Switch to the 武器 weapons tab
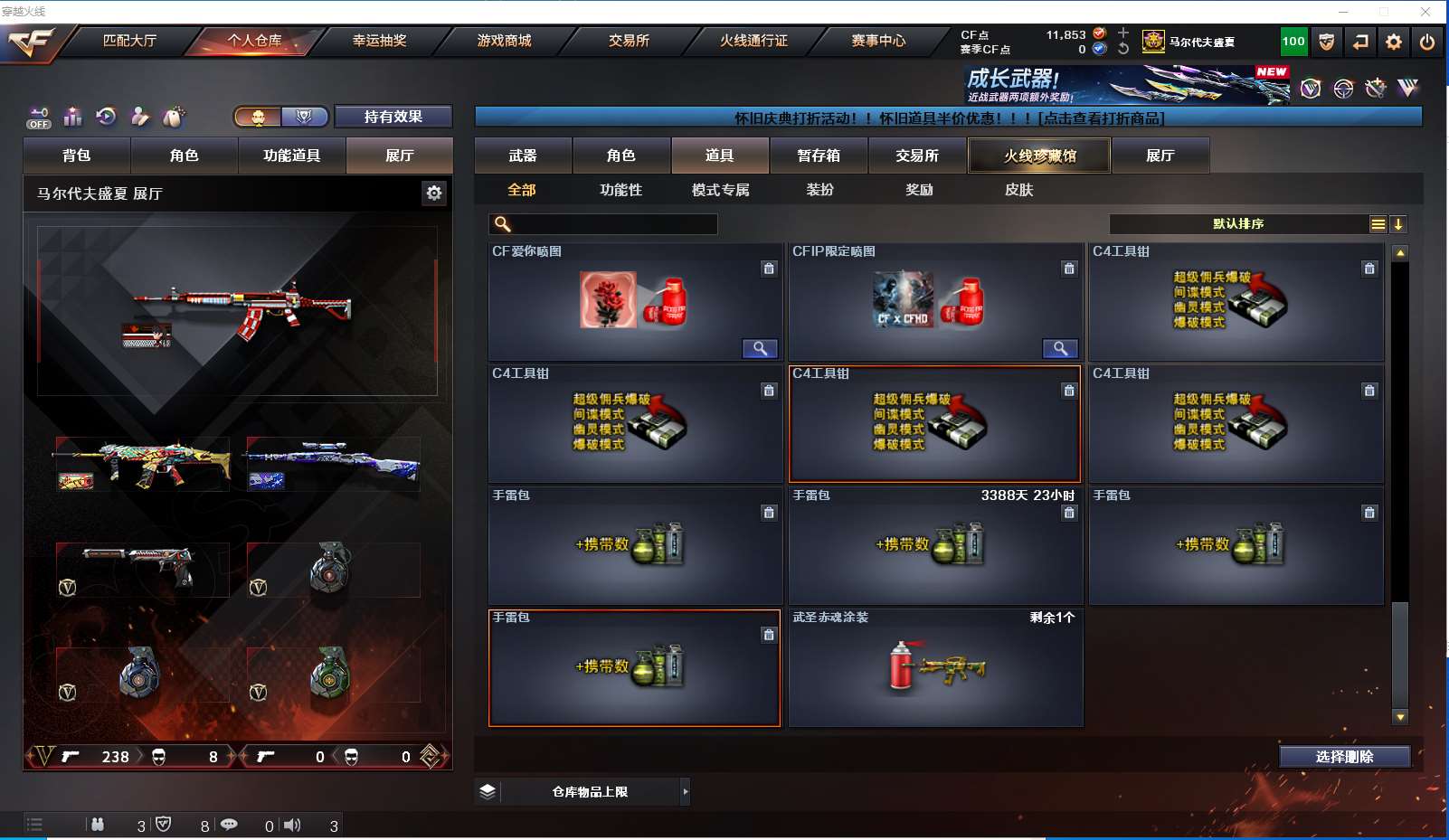Viewport: 1449px width, 840px height. point(523,156)
